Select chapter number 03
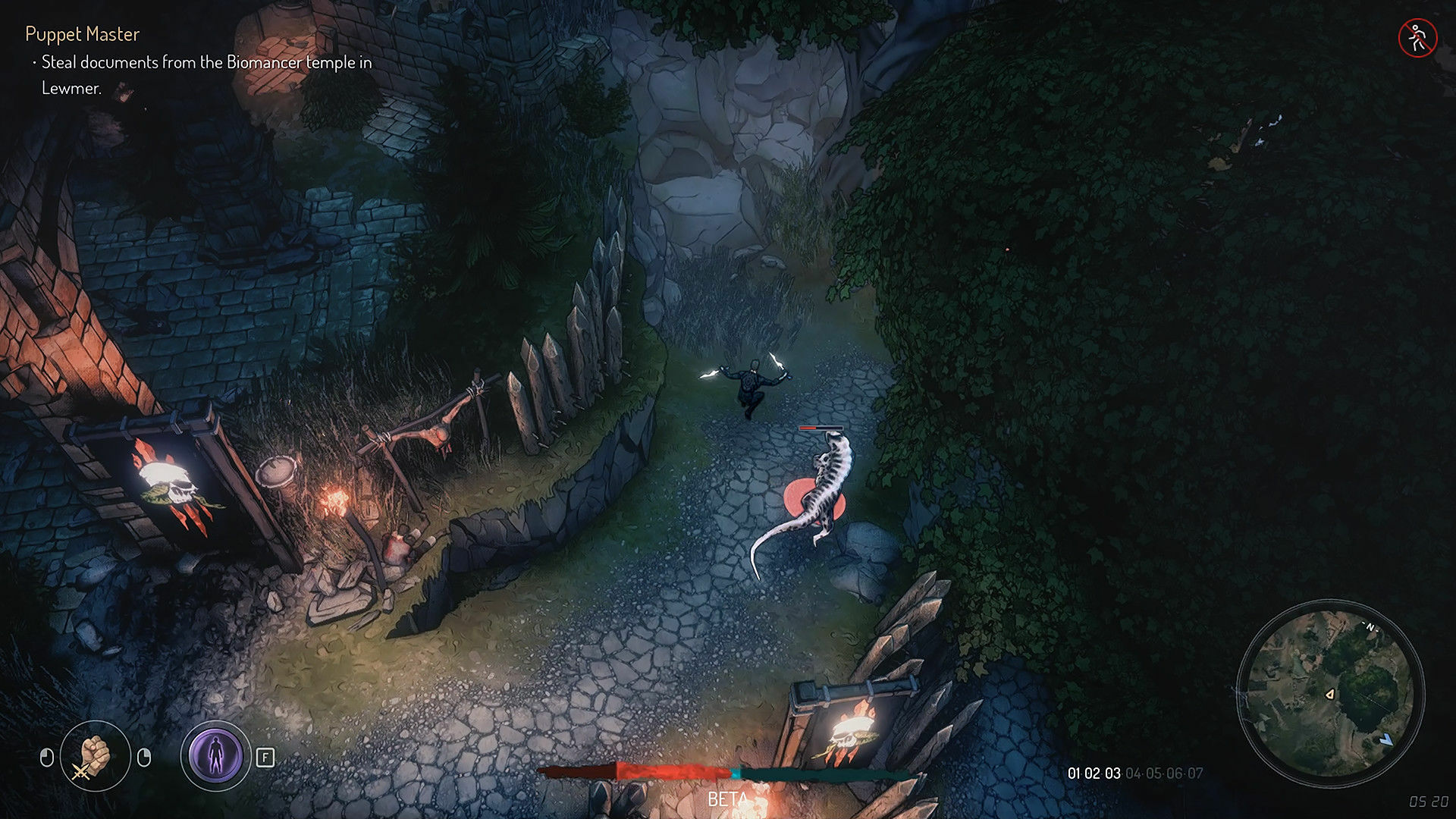This screenshot has height=819, width=1456. tap(1112, 773)
